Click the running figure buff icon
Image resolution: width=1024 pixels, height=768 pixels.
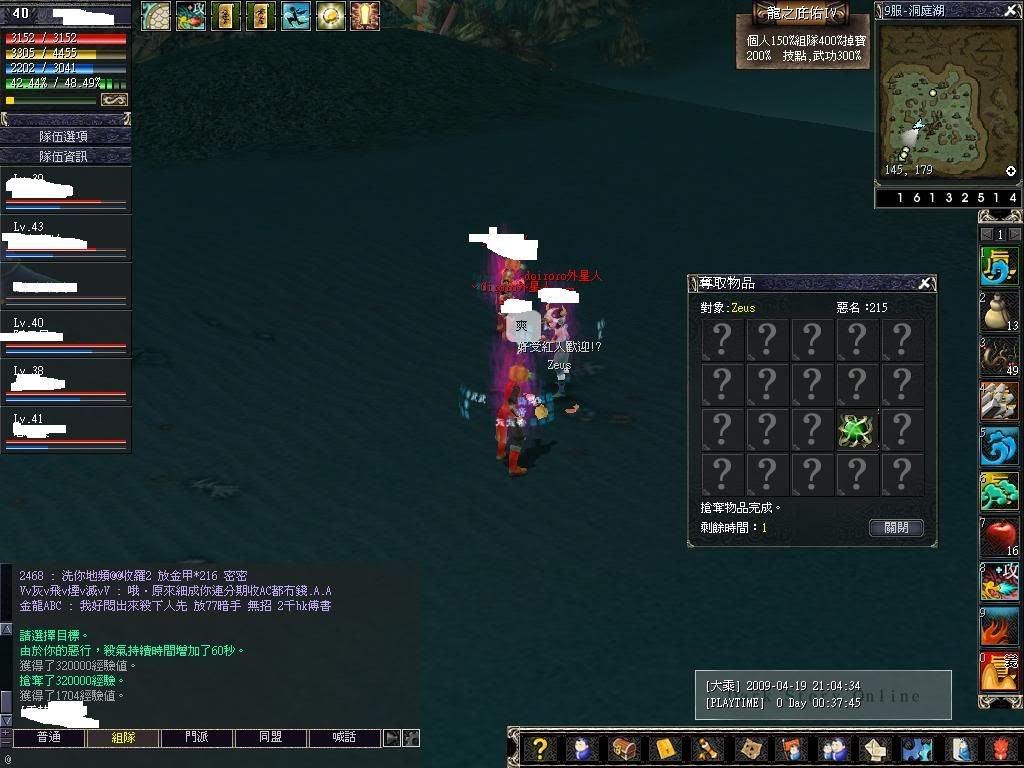[296, 15]
